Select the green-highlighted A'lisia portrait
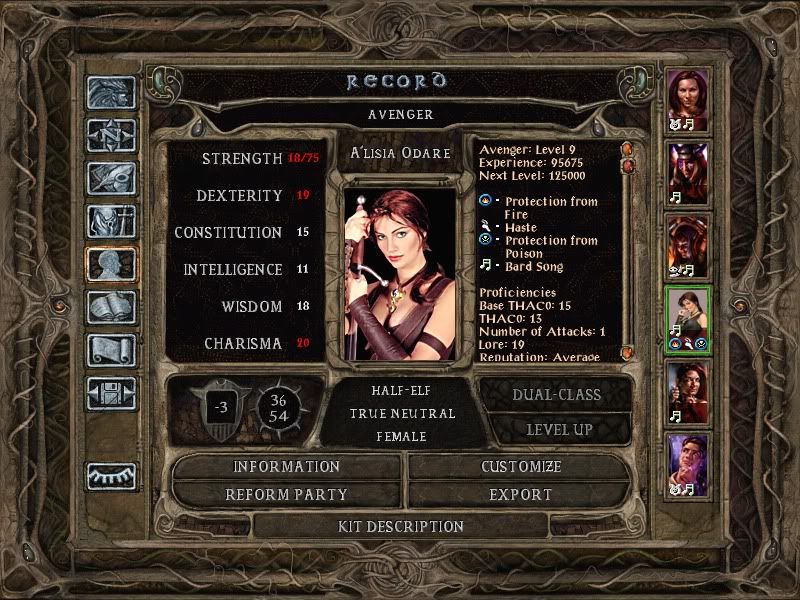800x600 pixels. click(x=688, y=315)
